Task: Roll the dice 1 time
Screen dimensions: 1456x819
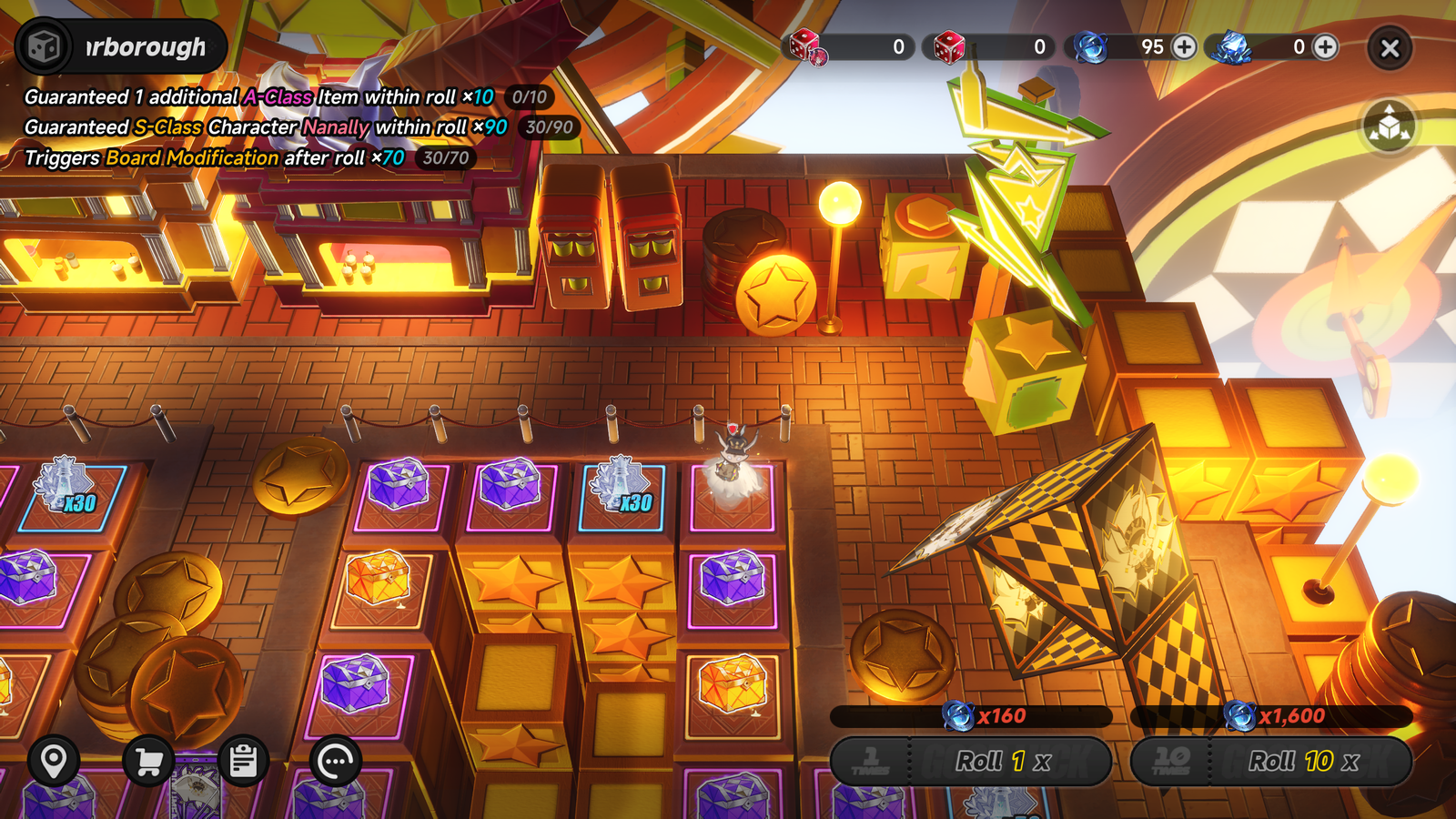Action: coord(971,761)
